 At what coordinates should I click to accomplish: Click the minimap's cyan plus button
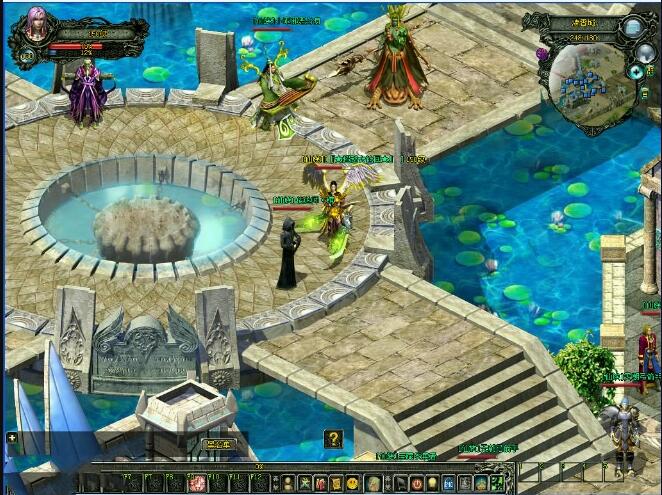(x=635, y=71)
